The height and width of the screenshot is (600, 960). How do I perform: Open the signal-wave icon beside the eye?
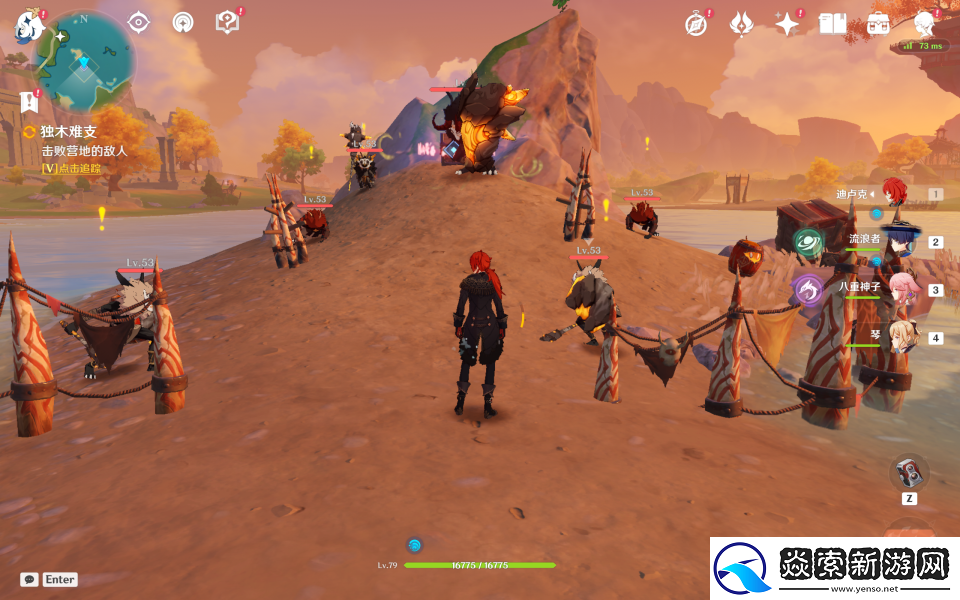coord(183,22)
